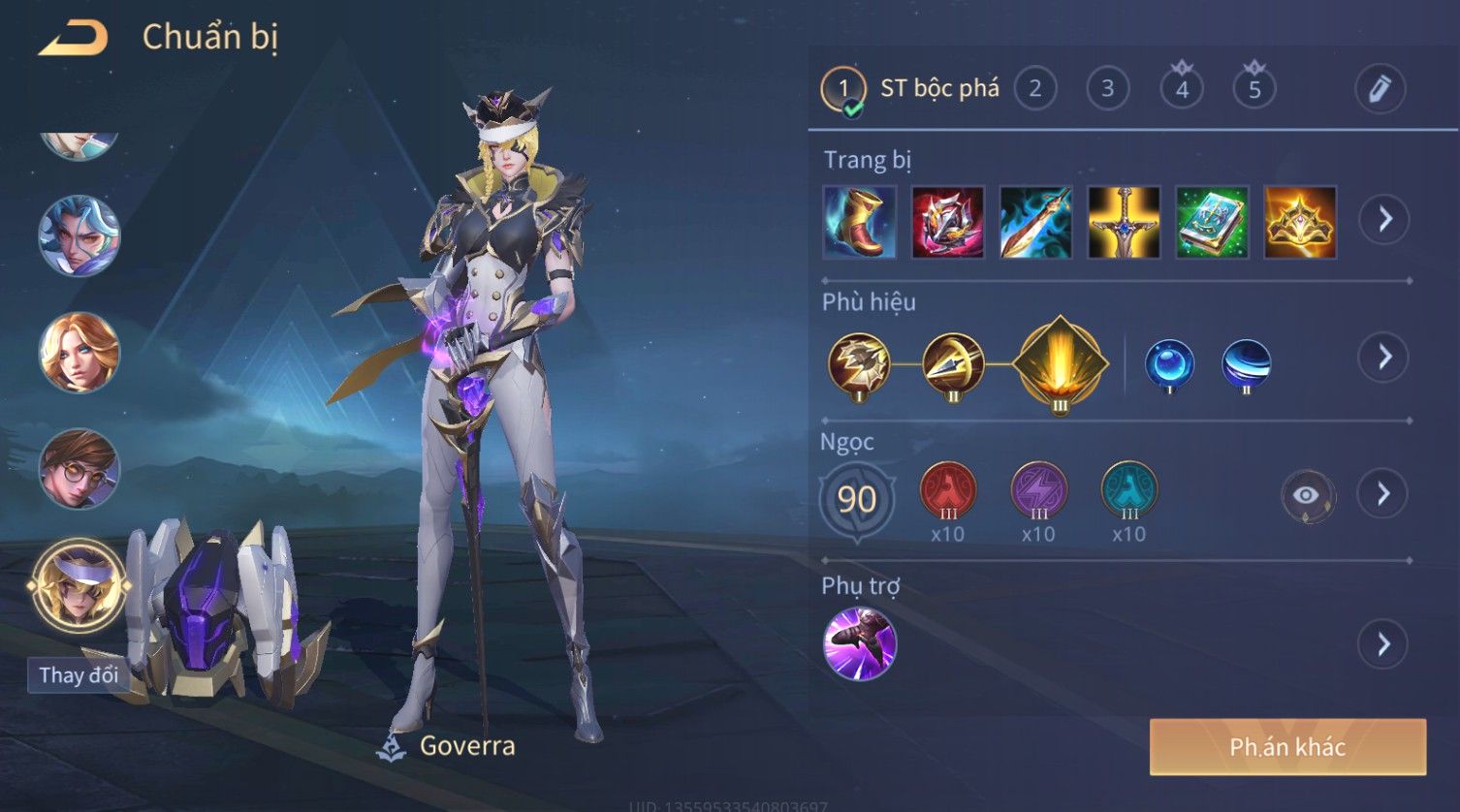Open the Phụ trợ support skill arrow
Viewport: 1460px width, 812px height.
(x=1383, y=644)
